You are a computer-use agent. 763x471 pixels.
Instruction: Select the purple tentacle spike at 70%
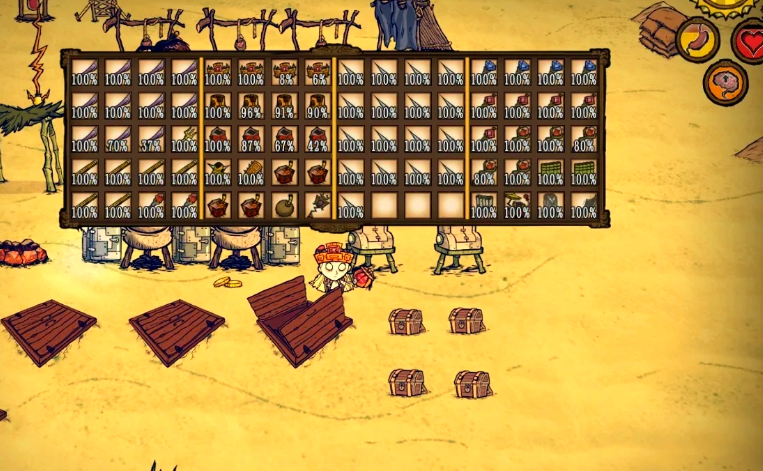click(x=117, y=140)
